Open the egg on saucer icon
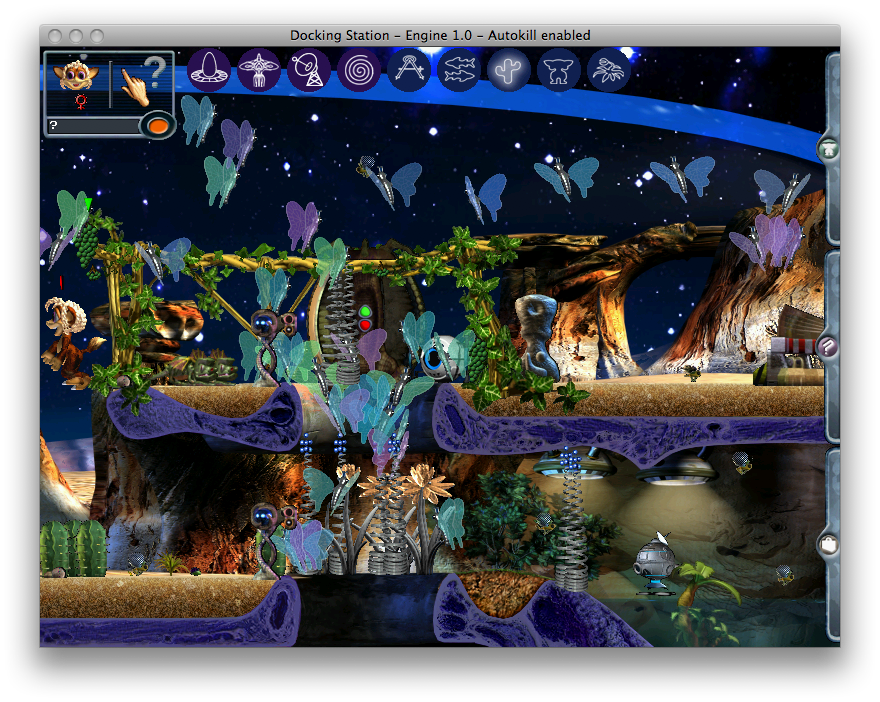This screenshot has height=702, width=880. 209,70
